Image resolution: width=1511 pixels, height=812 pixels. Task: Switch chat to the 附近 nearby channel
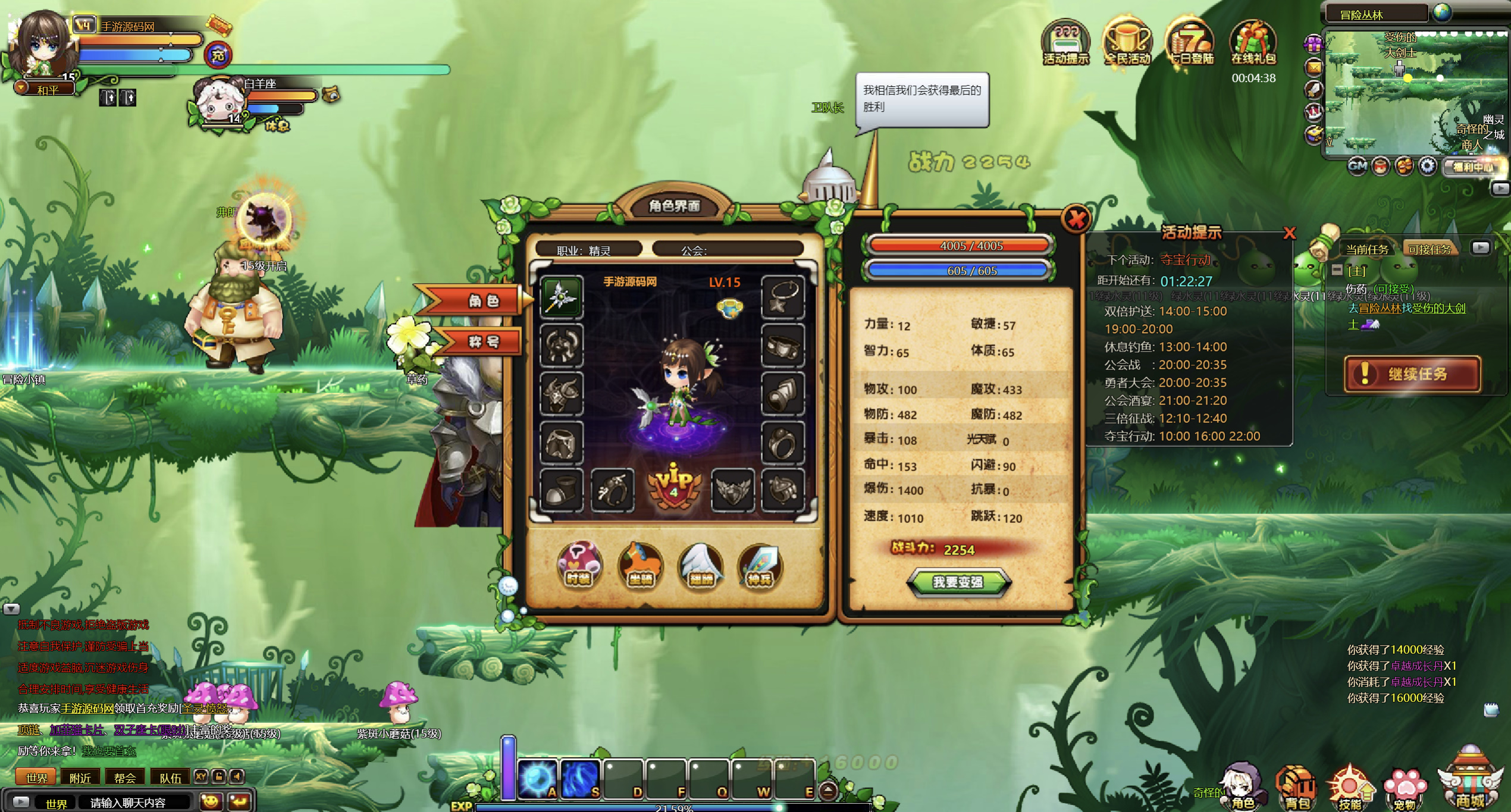click(x=80, y=777)
